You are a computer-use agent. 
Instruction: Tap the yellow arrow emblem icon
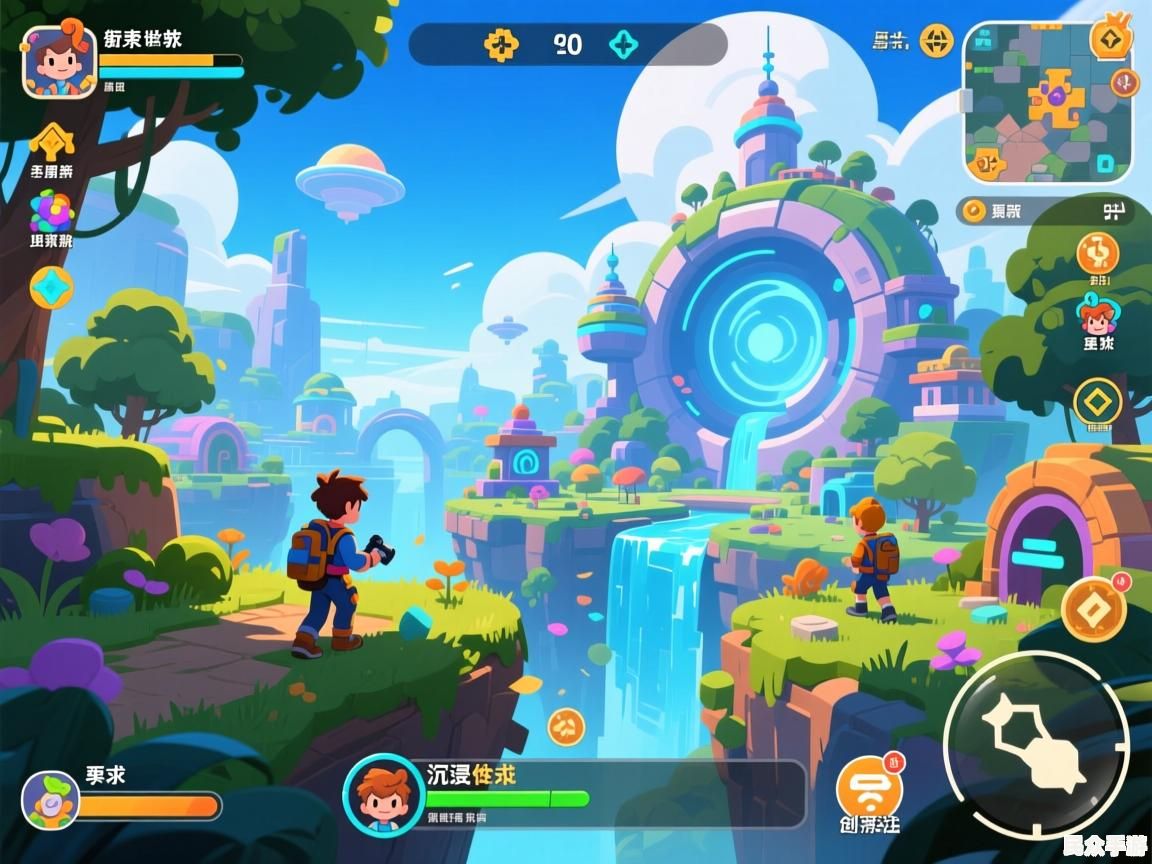coord(52,142)
